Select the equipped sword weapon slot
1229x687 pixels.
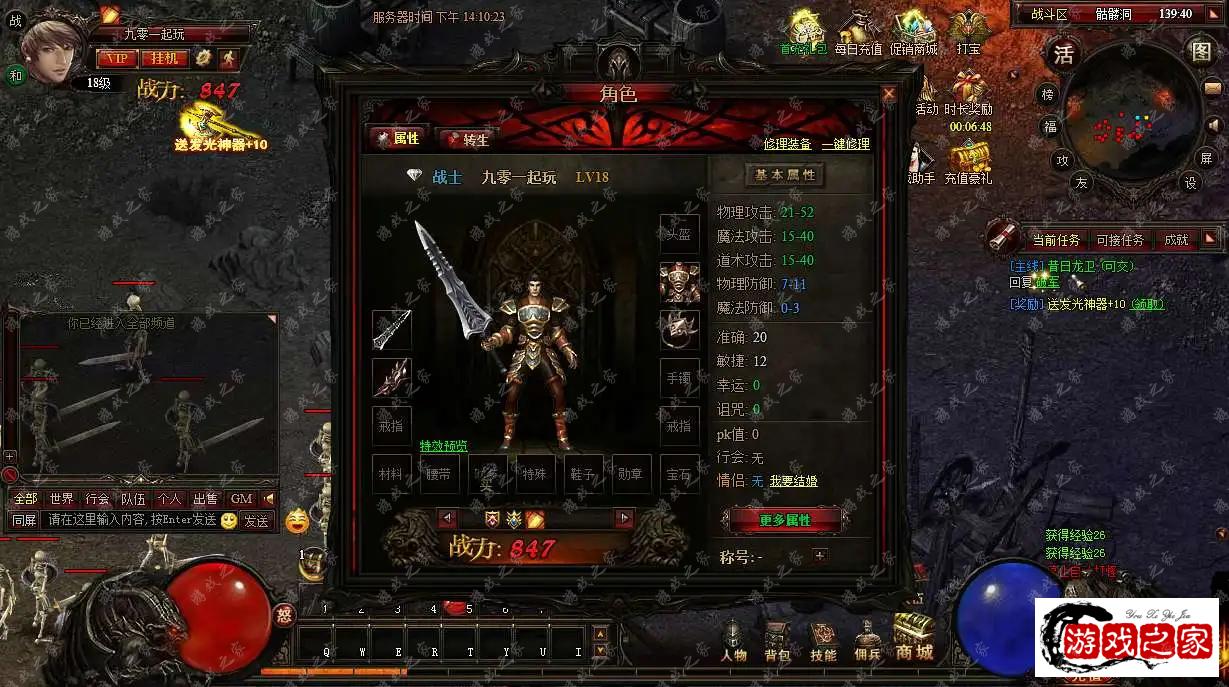point(392,330)
